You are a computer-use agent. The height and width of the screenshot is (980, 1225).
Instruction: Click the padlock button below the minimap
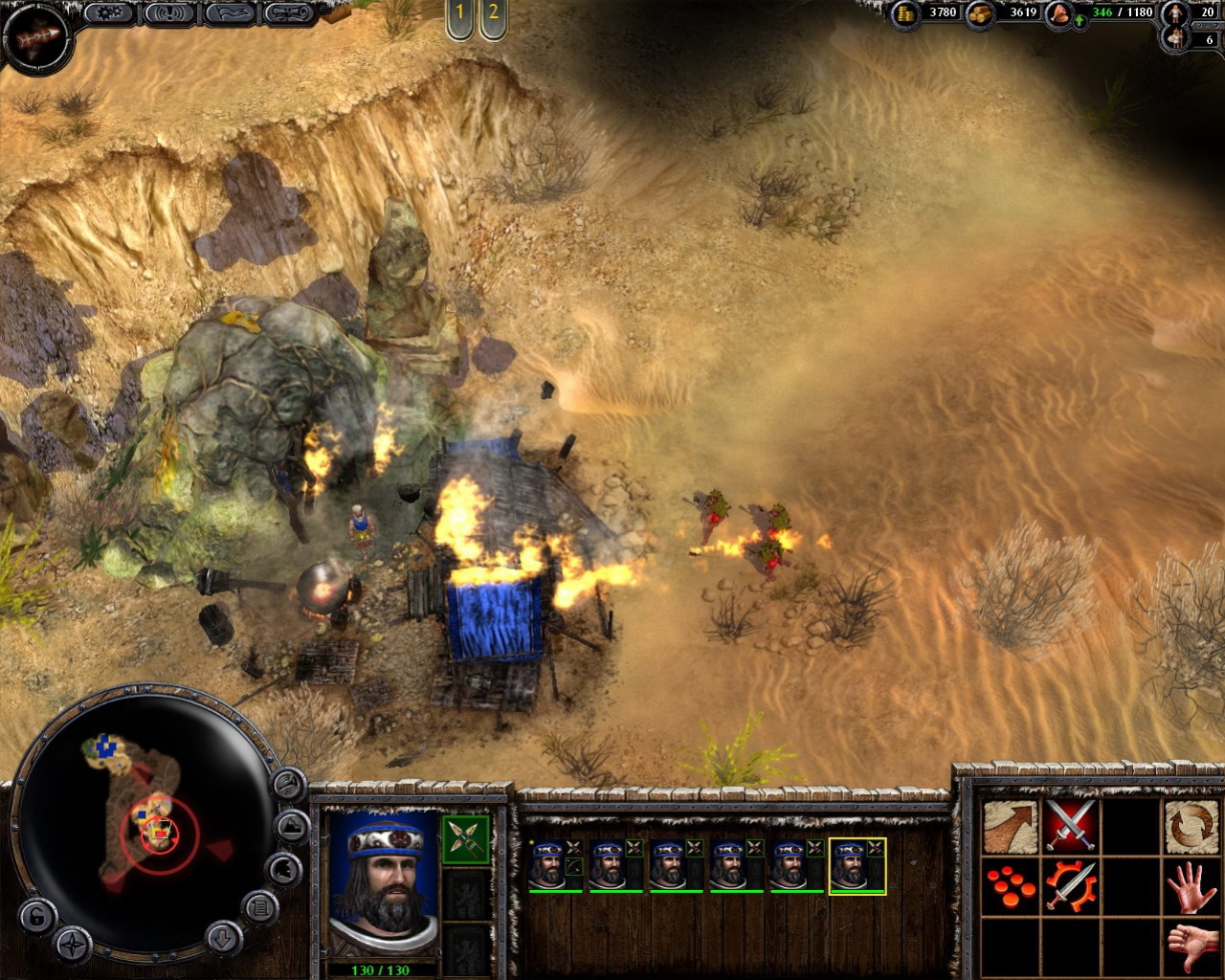(x=35, y=917)
